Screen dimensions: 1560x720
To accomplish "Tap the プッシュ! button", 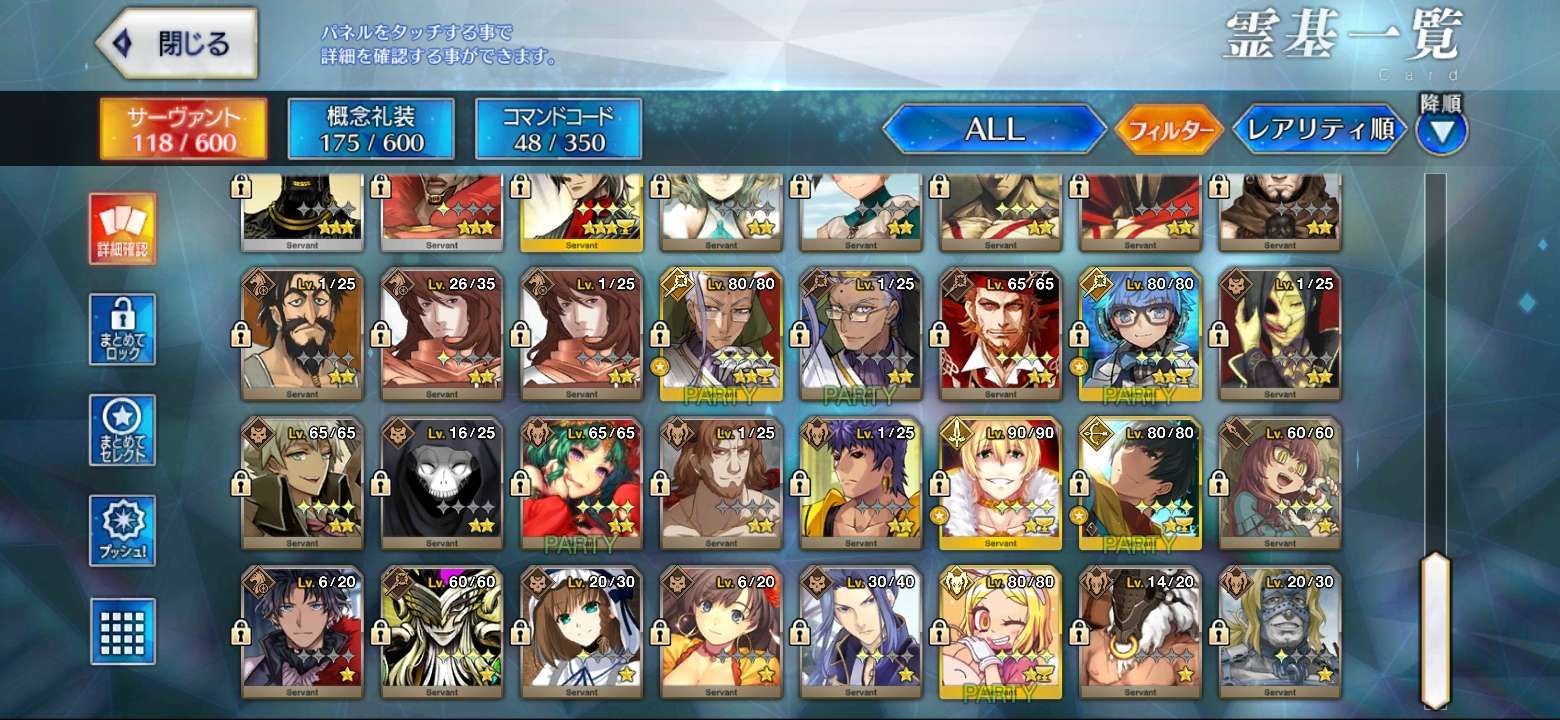I will point(122,530).
